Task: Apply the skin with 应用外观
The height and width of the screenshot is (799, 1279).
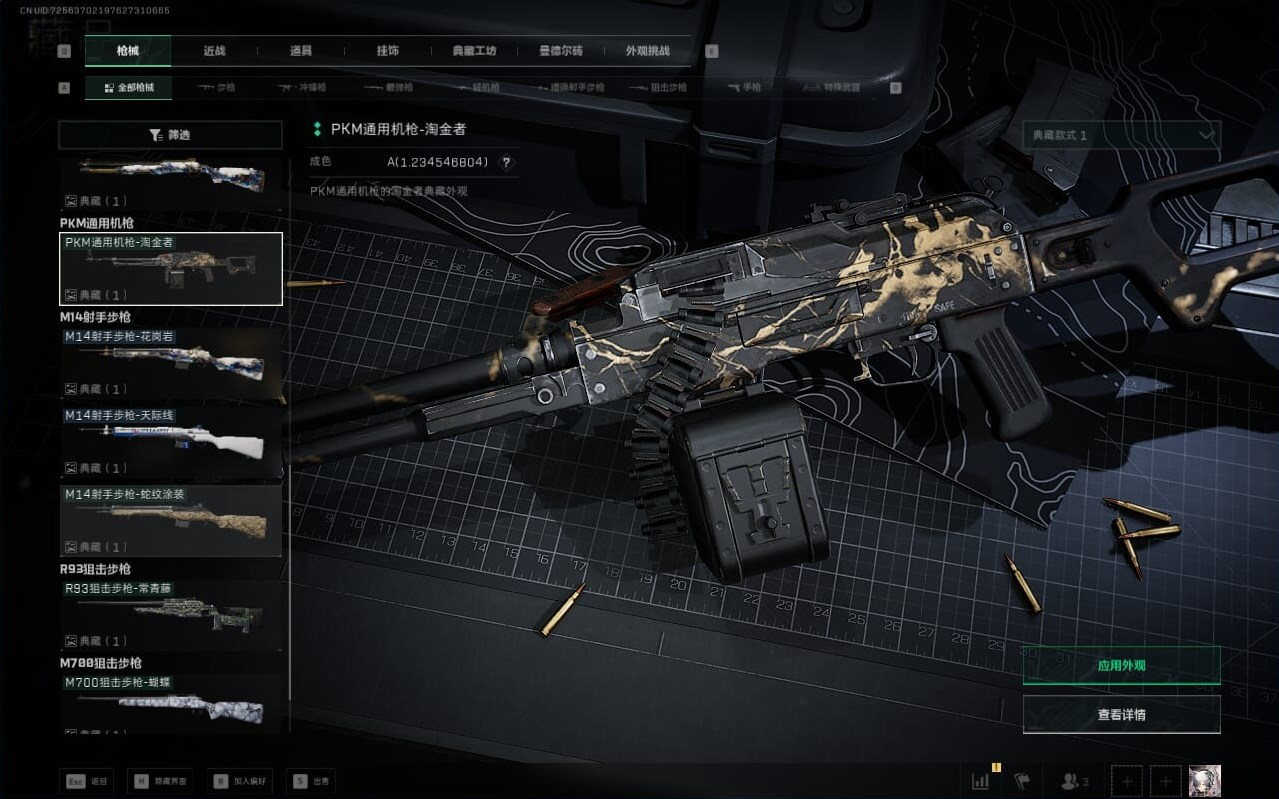Action: (1121, 665)
